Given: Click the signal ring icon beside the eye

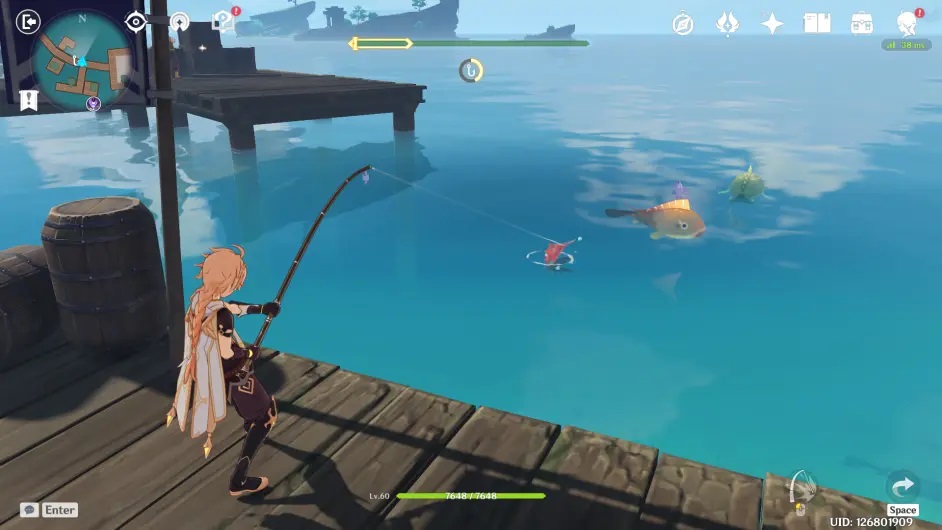Looking at the screenshot, I should 180,21.
